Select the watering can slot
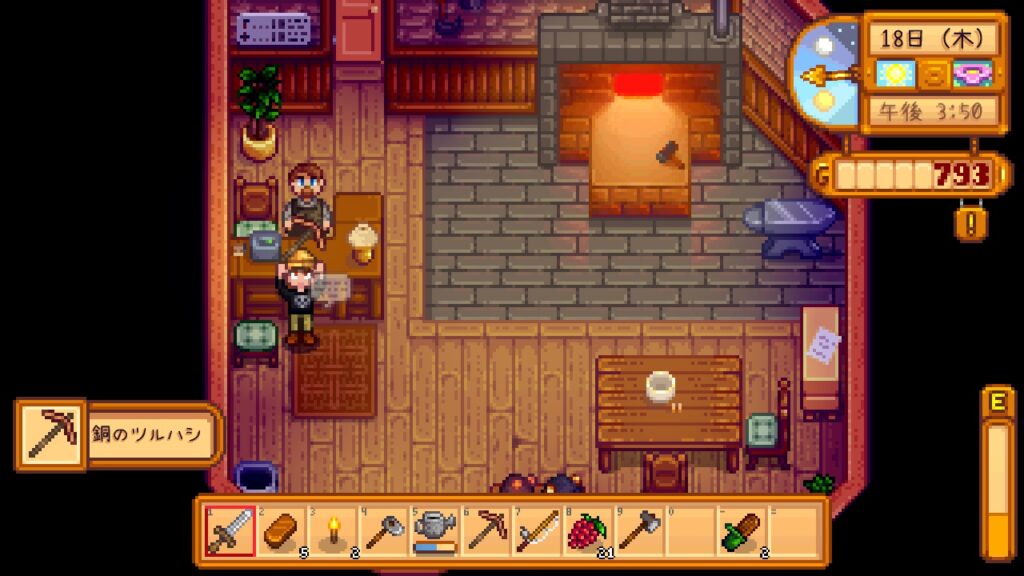 point(435,531)
